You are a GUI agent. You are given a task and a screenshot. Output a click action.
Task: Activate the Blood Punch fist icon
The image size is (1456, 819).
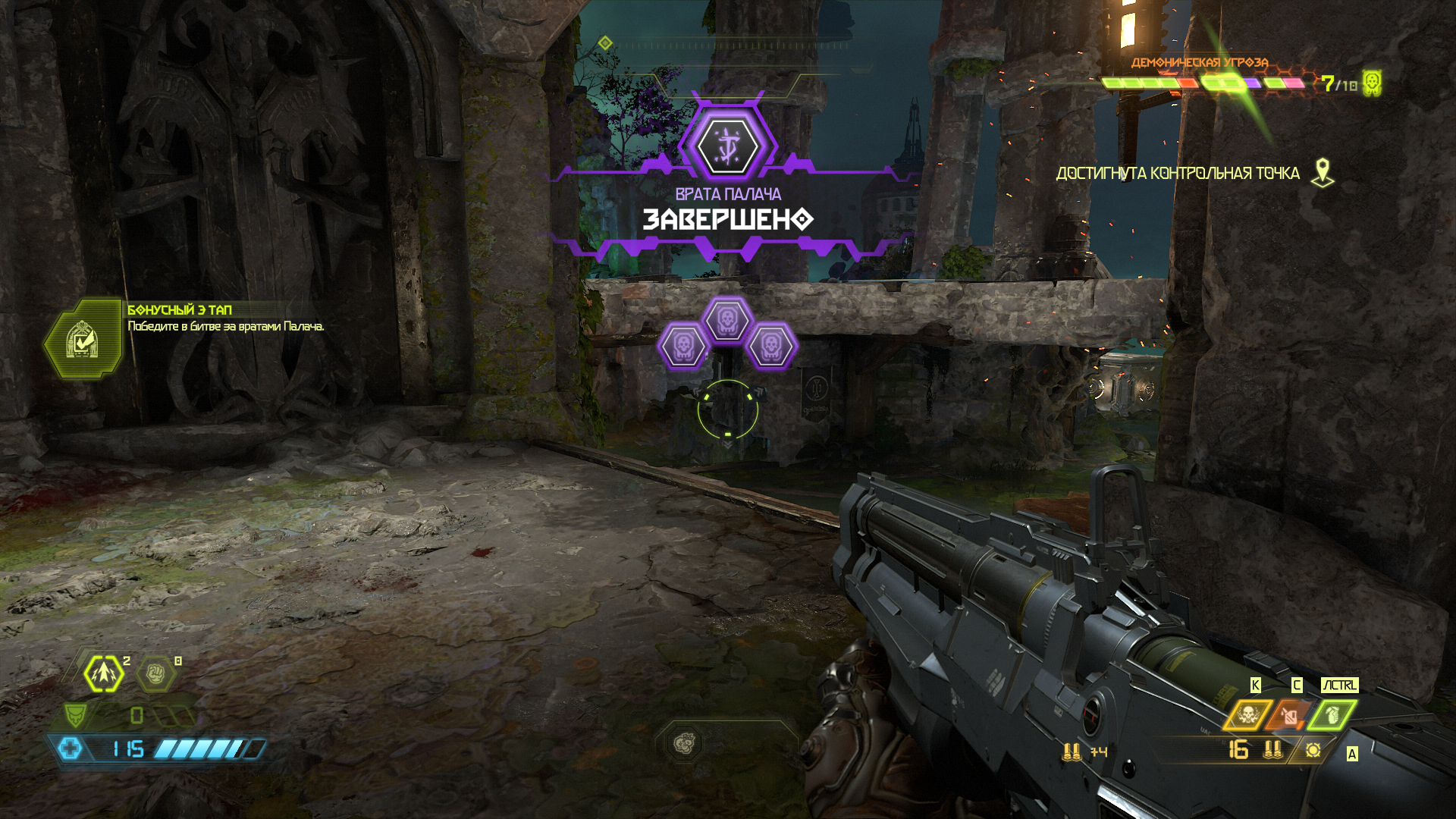pyautogui.click(x=155, y=673)
